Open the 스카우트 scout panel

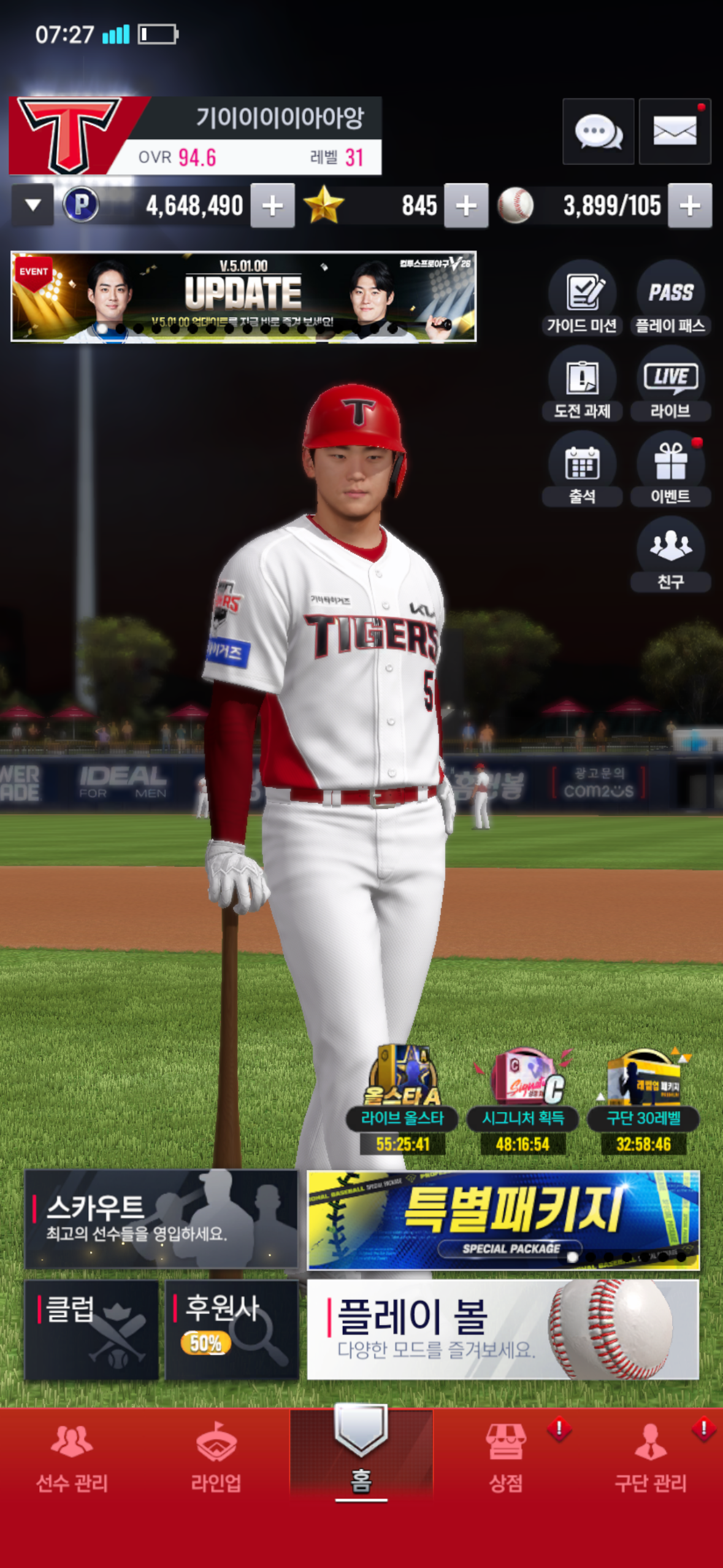coord(161,1219)
